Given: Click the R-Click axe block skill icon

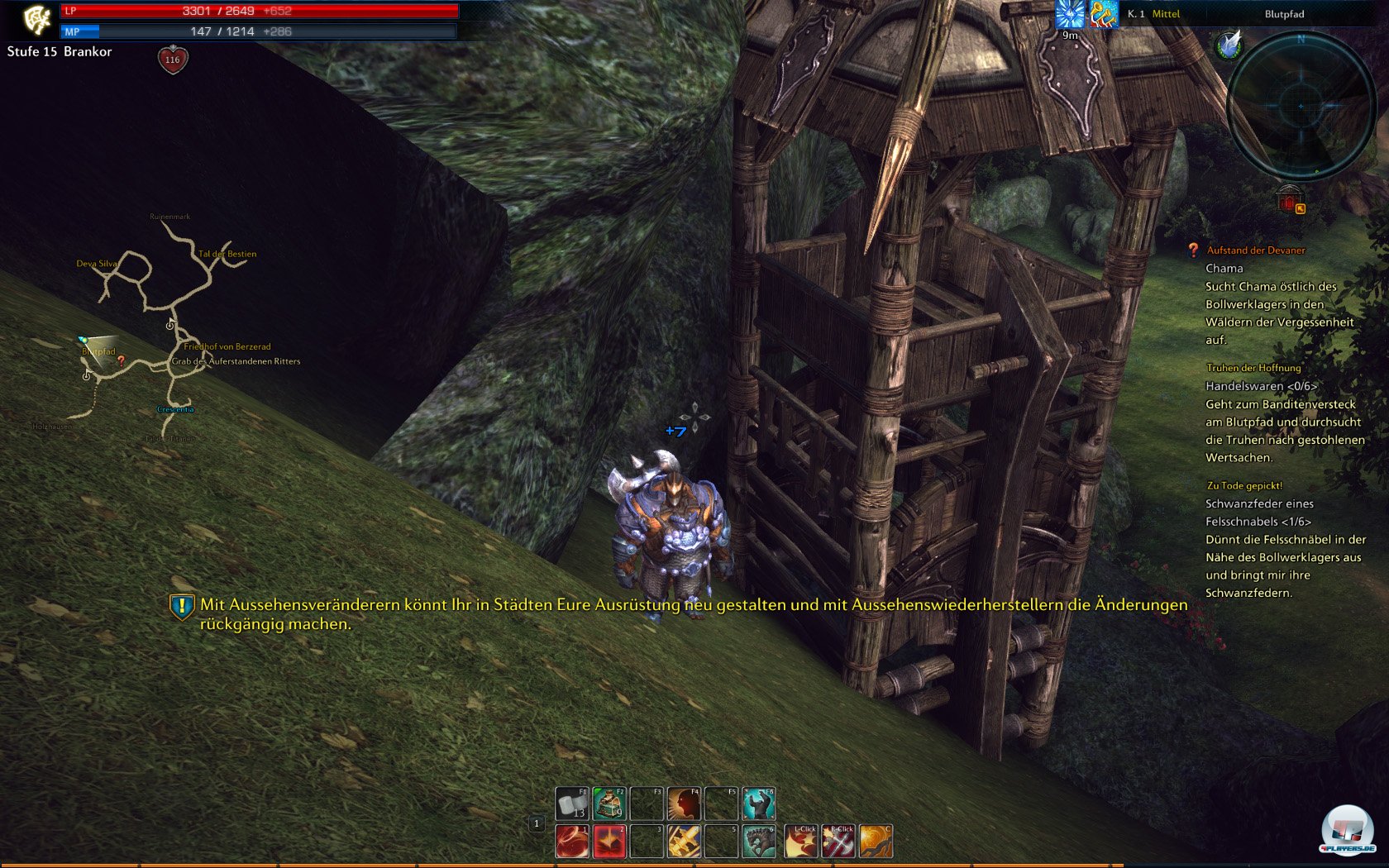Looking at the screenshot, I should pos(838,842).
